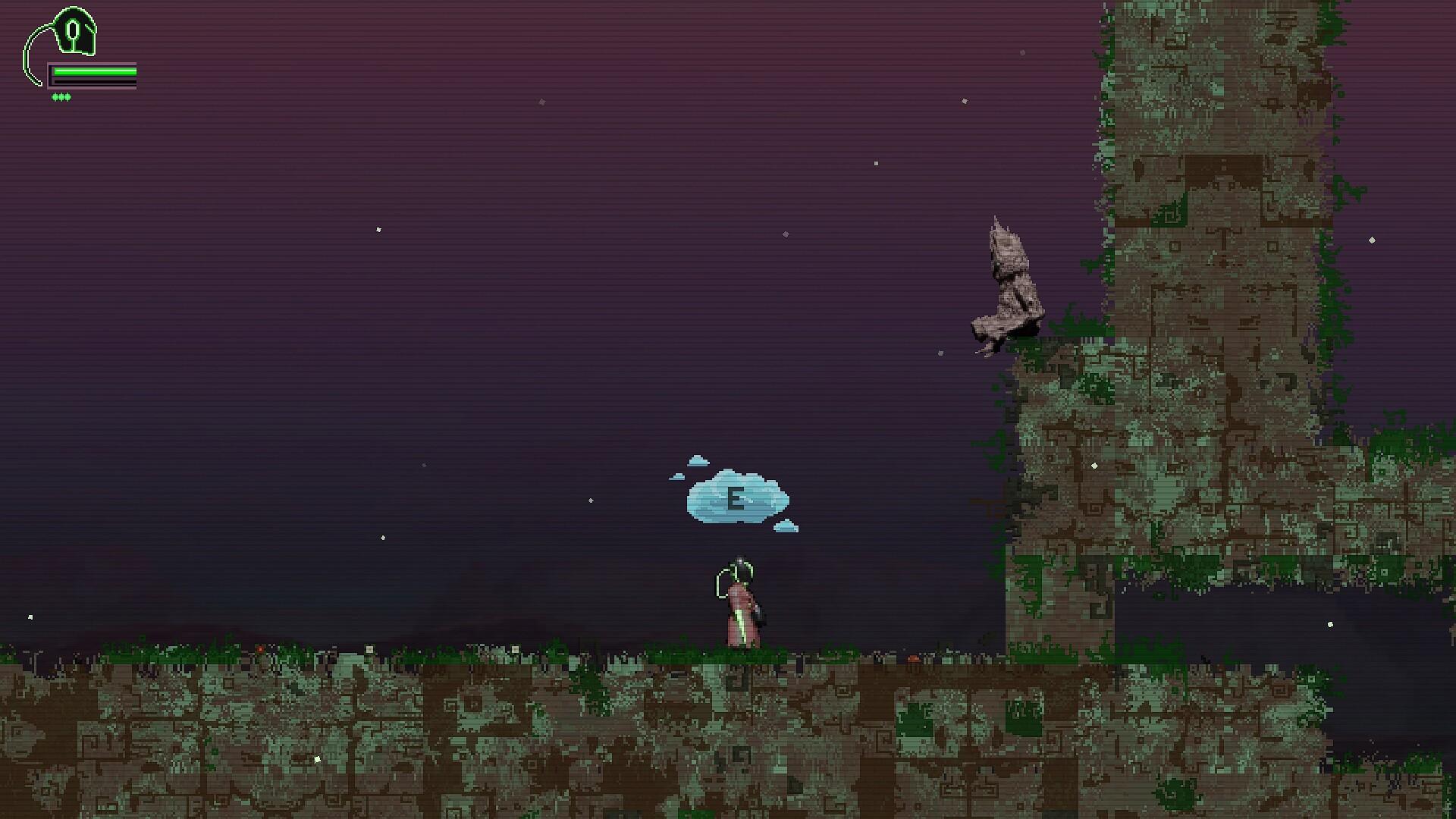
Task: Click the tiny cloud left of the E cloud
Action: click(x=677, y=476)
